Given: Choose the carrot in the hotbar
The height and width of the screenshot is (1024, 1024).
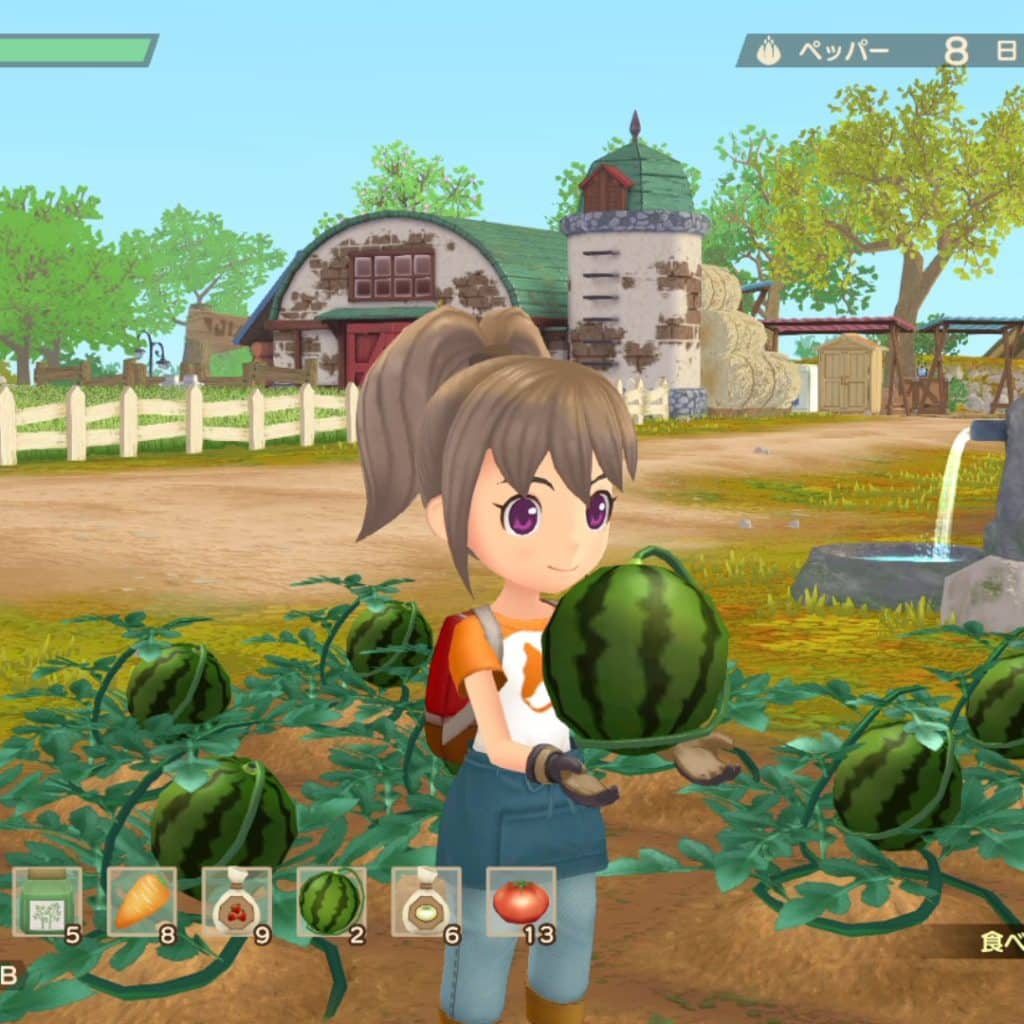Looking at the screenshot, I should [142, 901].
